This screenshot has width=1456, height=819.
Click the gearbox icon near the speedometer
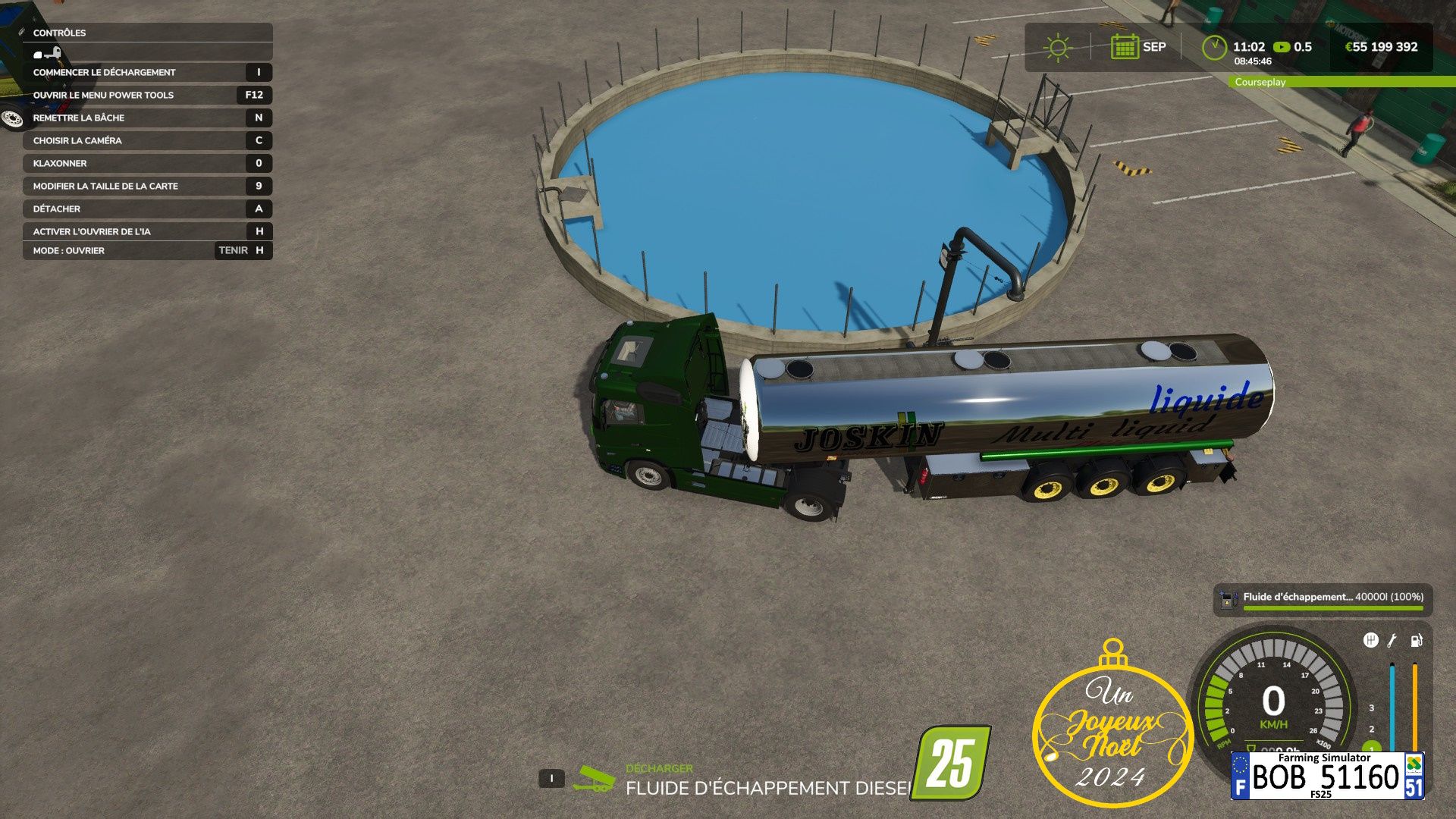tap(1370, 641)
